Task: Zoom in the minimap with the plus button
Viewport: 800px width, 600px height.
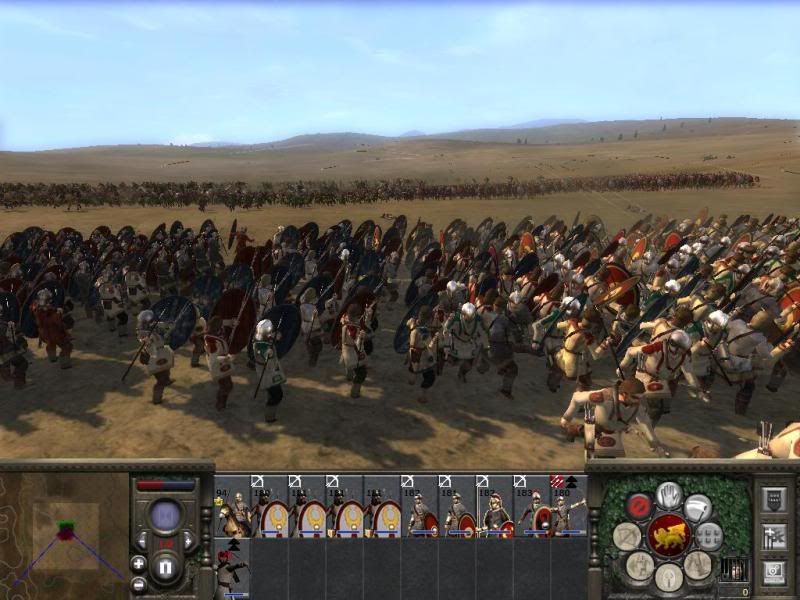Action: (x=138, y=563)
